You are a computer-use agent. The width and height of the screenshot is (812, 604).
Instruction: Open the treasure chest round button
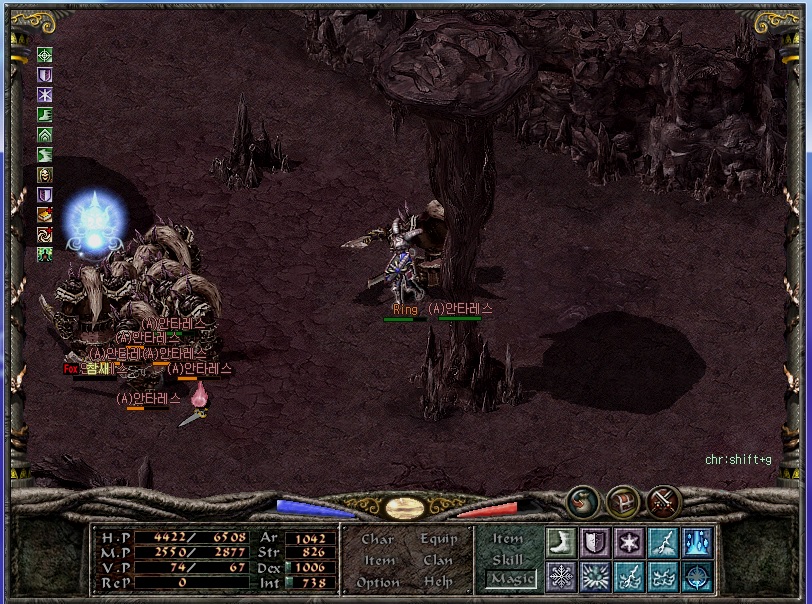(x=624, y=500)
